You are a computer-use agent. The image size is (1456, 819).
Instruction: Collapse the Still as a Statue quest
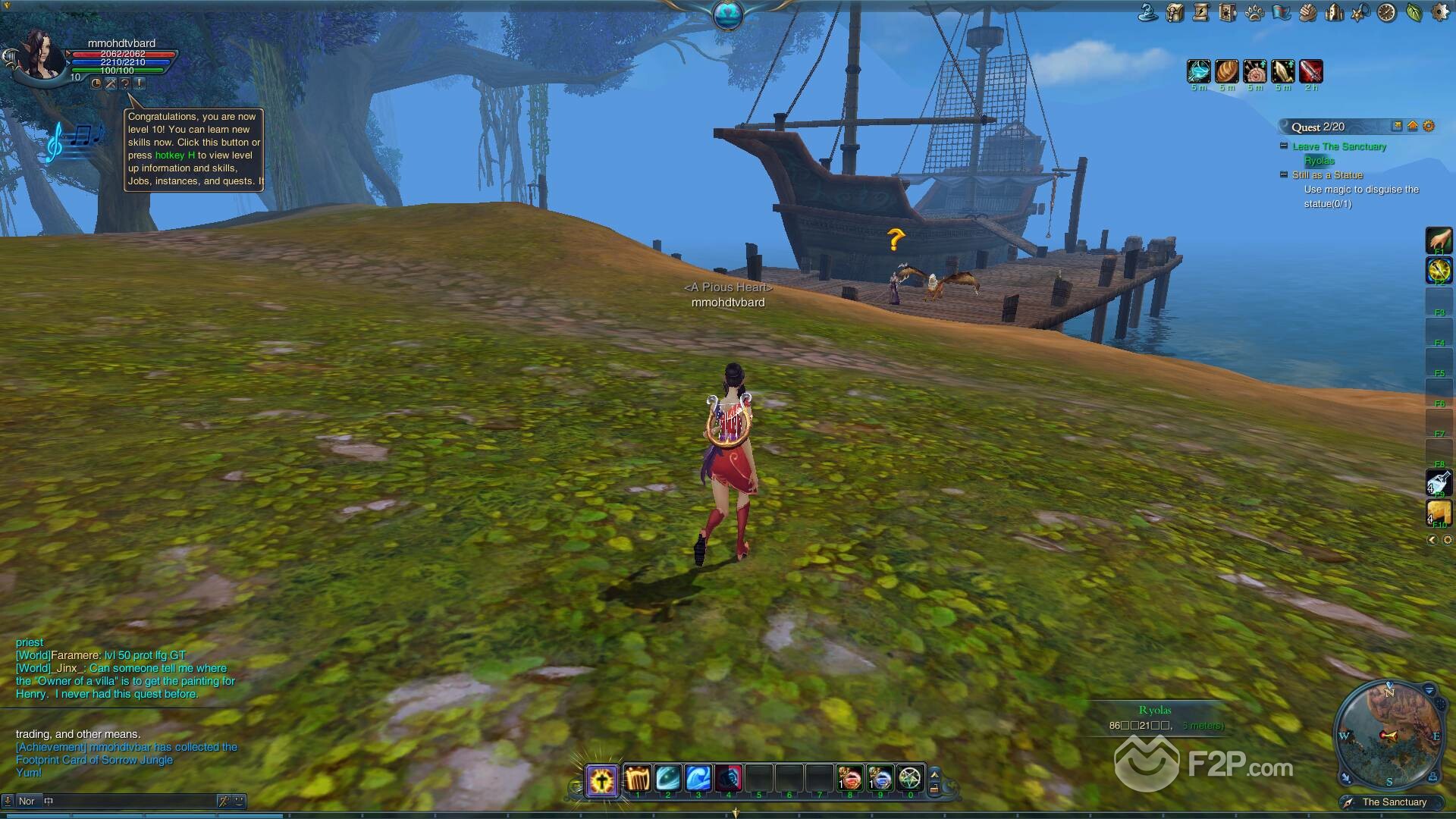(x=1284, y=174)
